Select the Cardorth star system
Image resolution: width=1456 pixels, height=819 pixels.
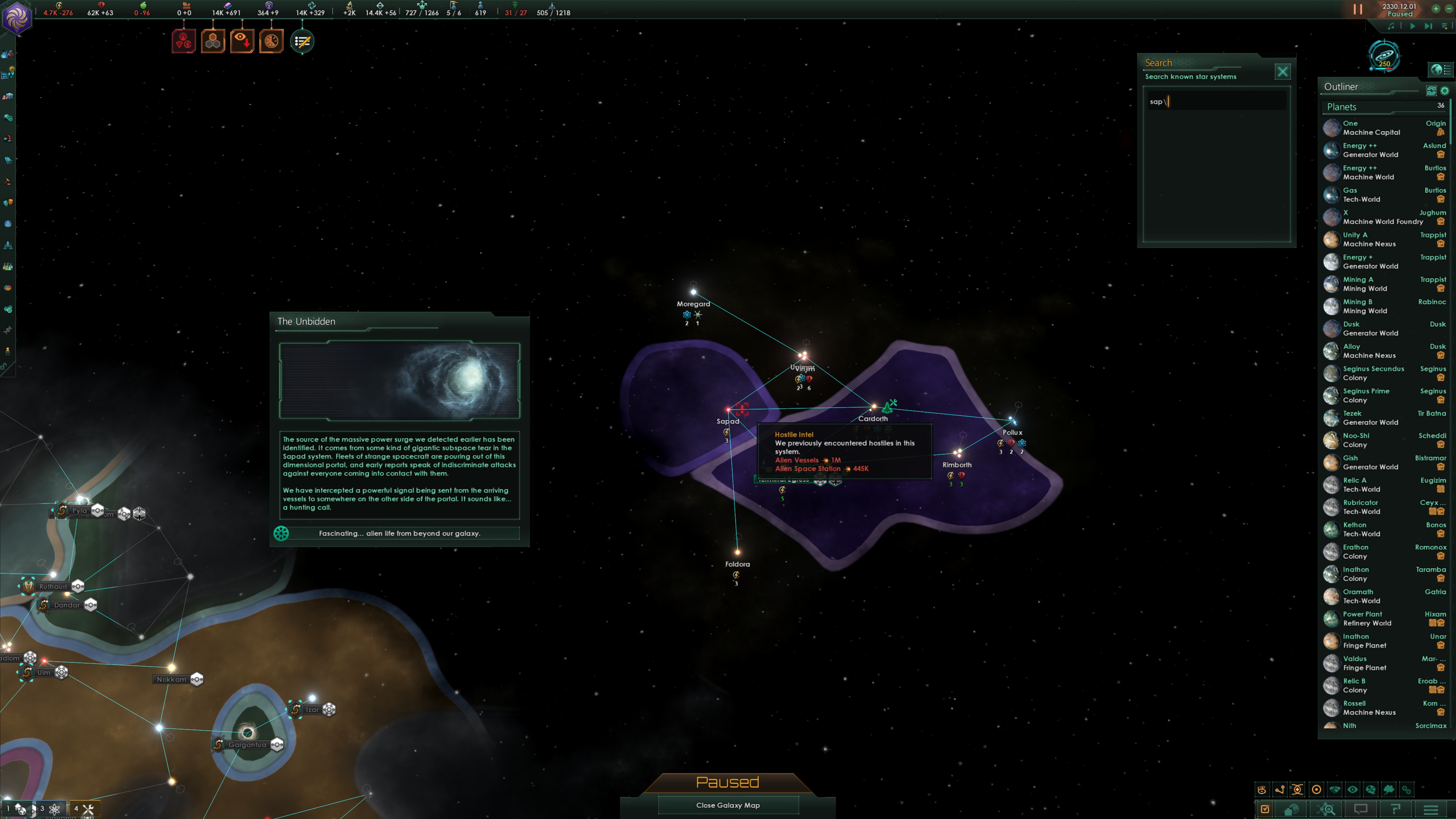(873, 407)
